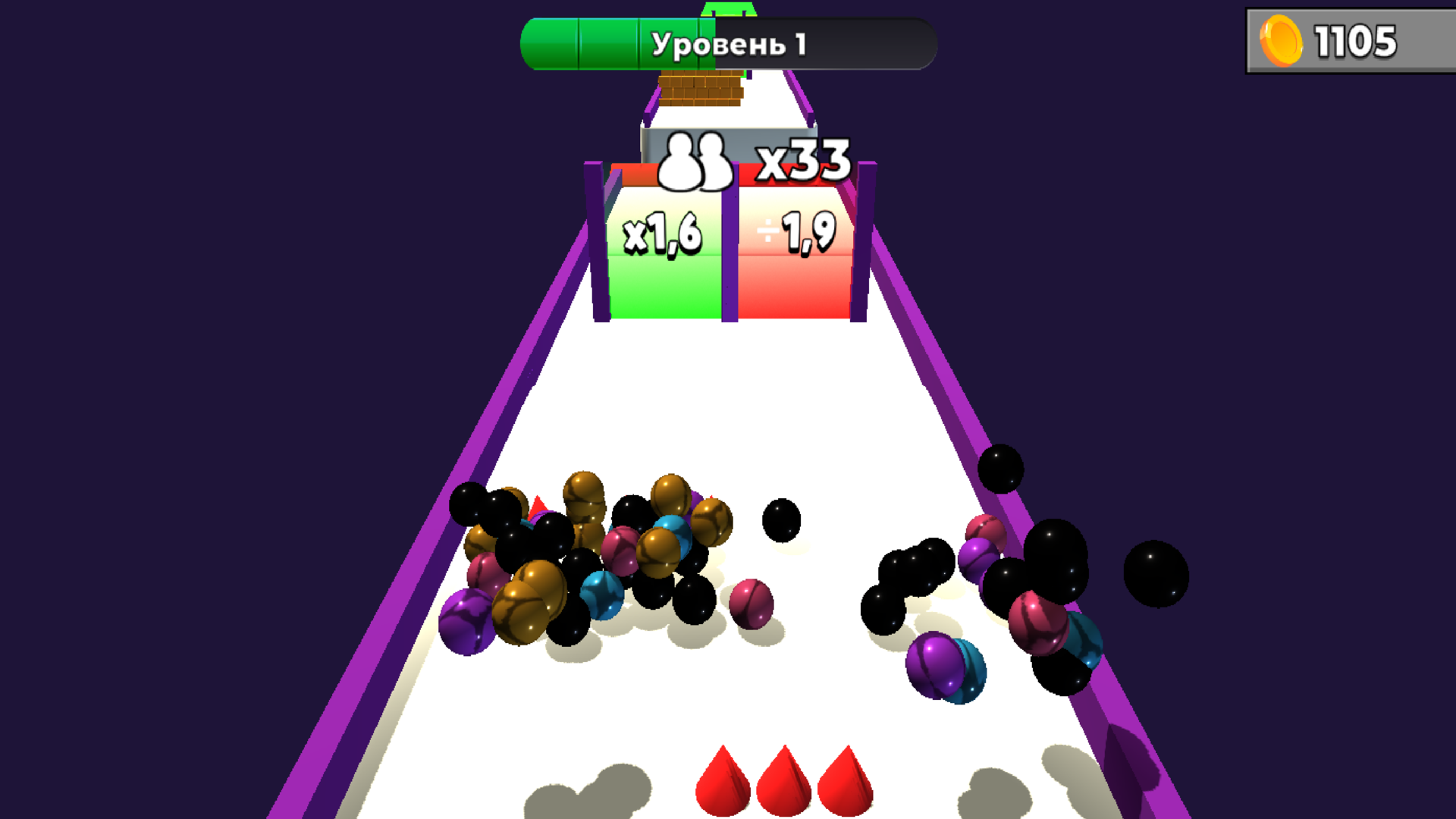Image resolution: width=1456 pixels, height=819 pixels.
Task: Click the brick wall obstacle
Action: pyautogui.click(x=701, y=89)
